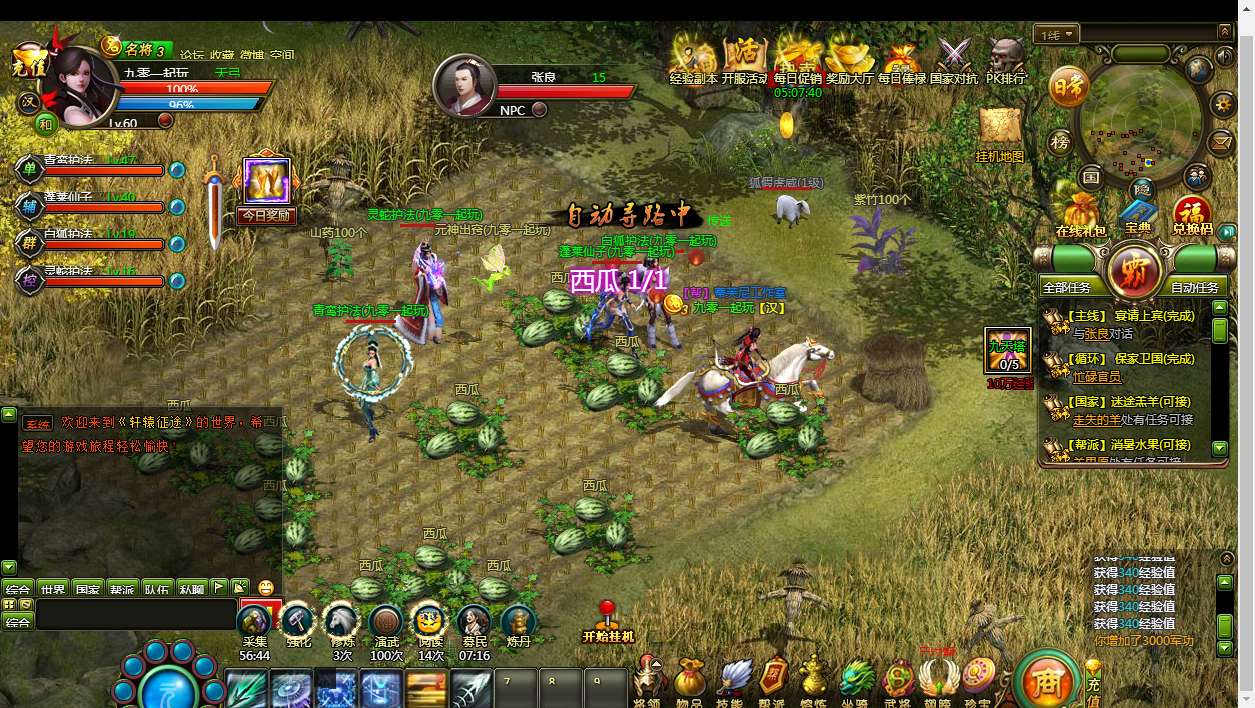Image resolution: width=1255 pixels, height=708 pixels.
Task: Click the 充值 recharge icon by the portrait
Action: [29, 63]
